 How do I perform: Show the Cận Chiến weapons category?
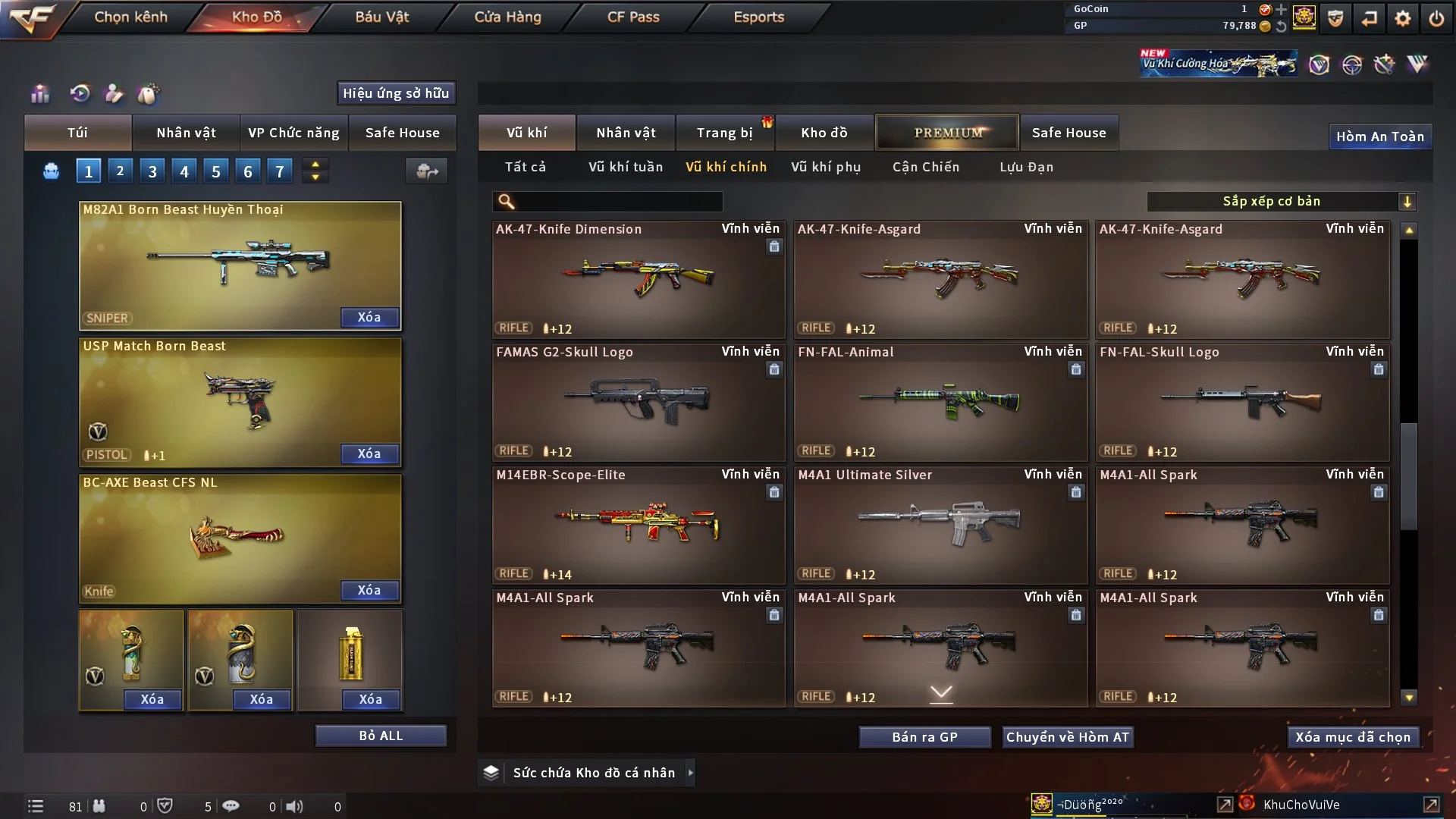926,167
